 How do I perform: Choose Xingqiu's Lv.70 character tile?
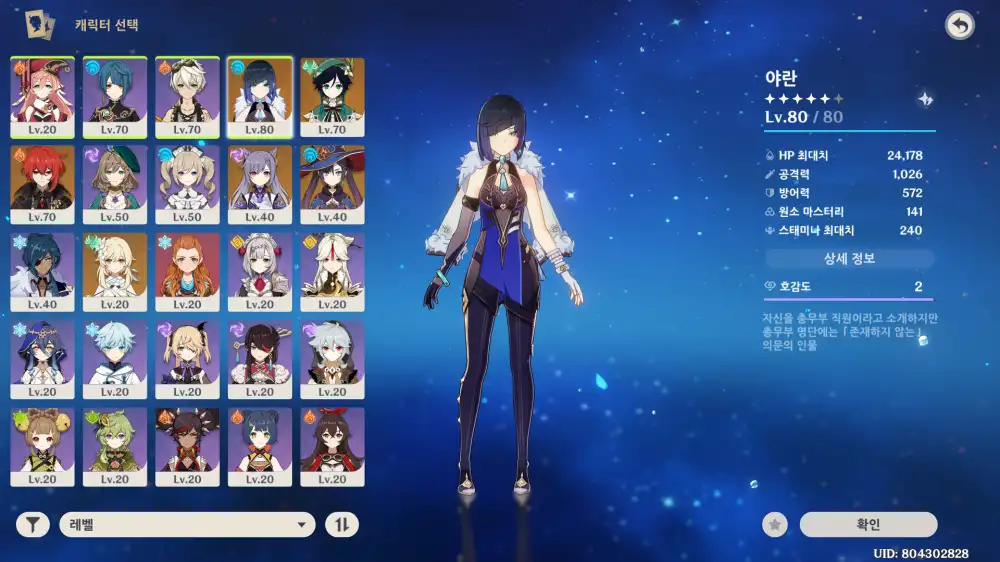[x=115, y=97]
